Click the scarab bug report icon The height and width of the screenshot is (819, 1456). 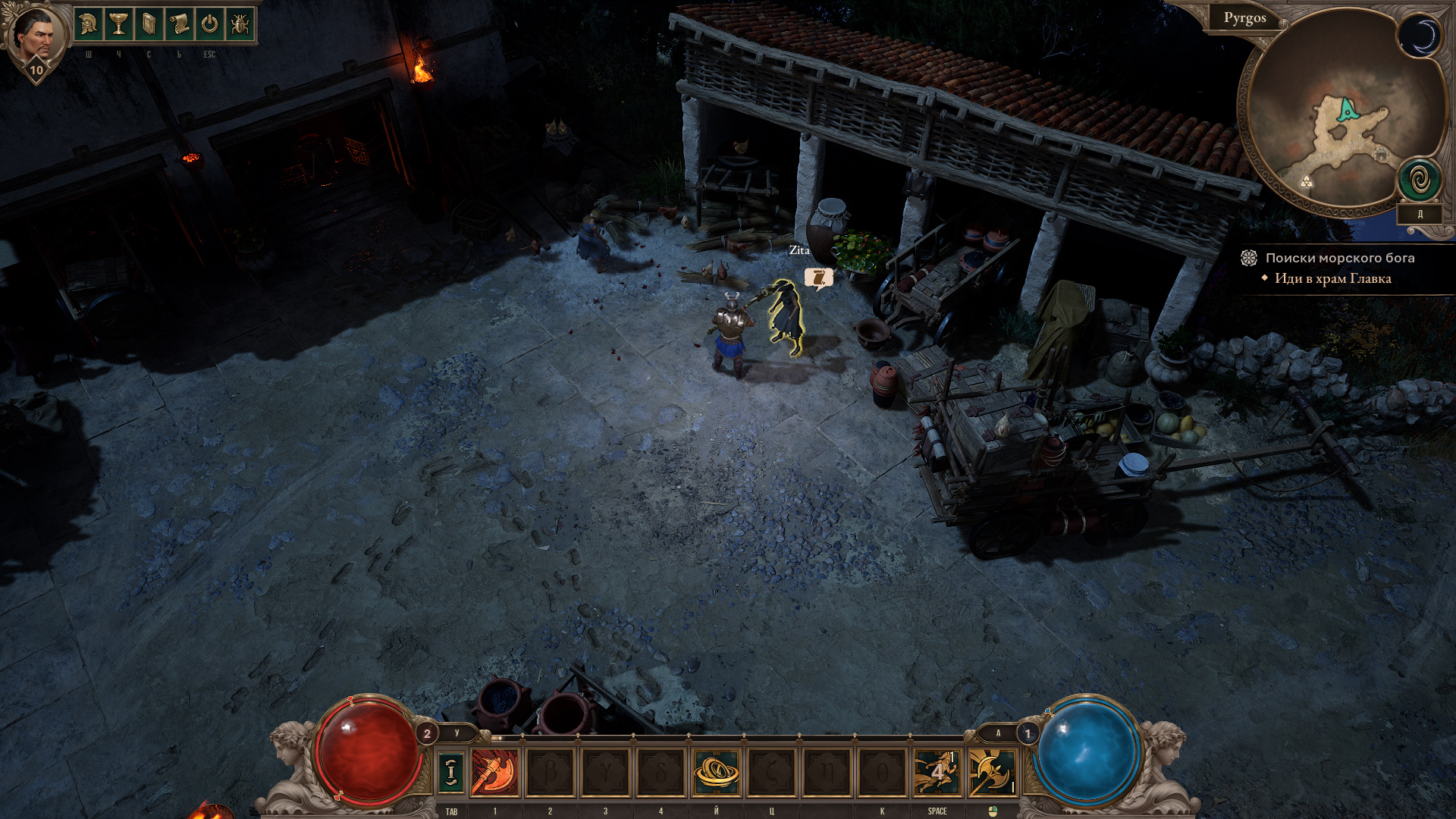coord(240,24)
